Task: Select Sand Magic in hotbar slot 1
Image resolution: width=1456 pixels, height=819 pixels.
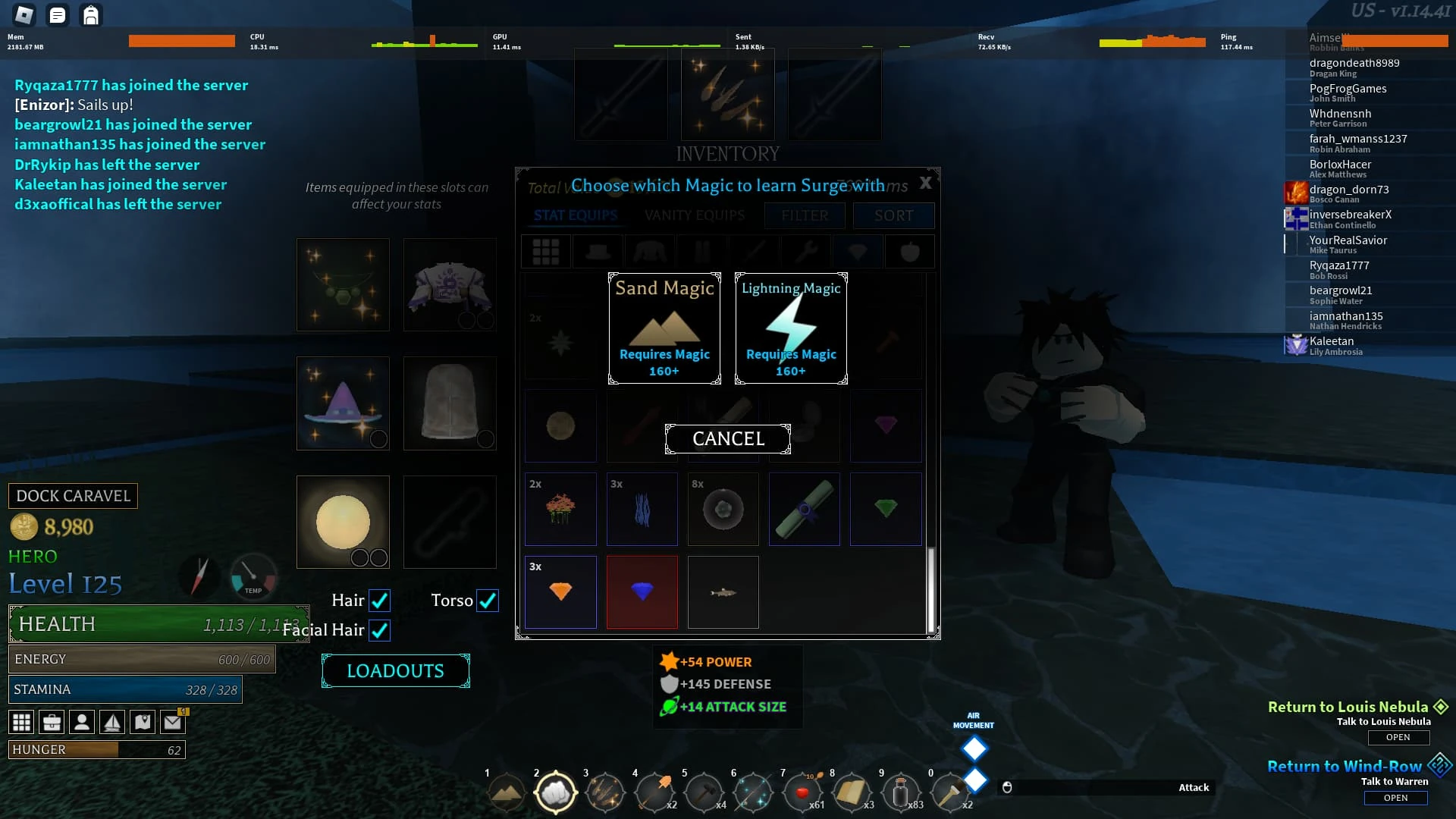Action: point(507,792)
